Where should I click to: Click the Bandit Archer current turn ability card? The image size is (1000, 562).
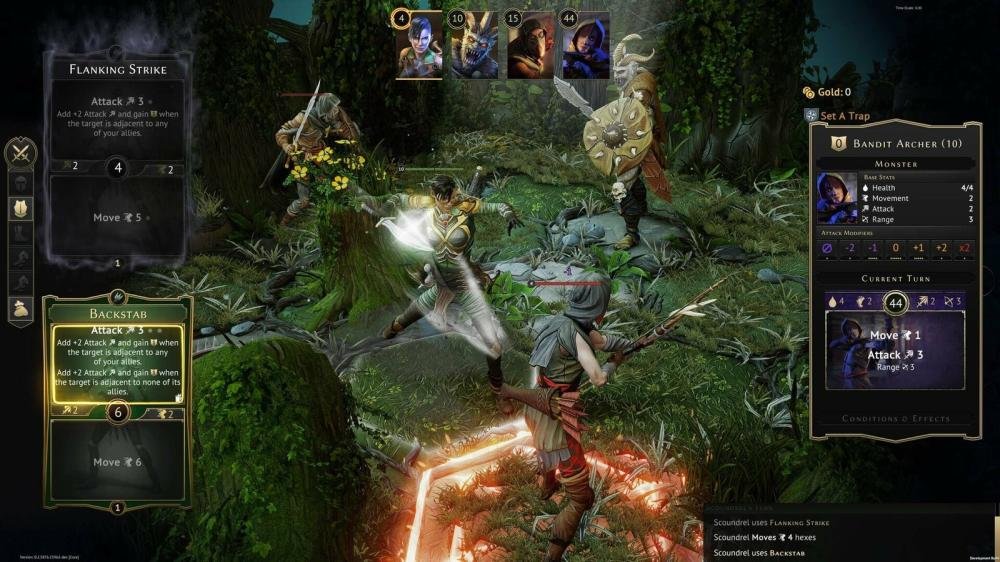coord(895,350)
